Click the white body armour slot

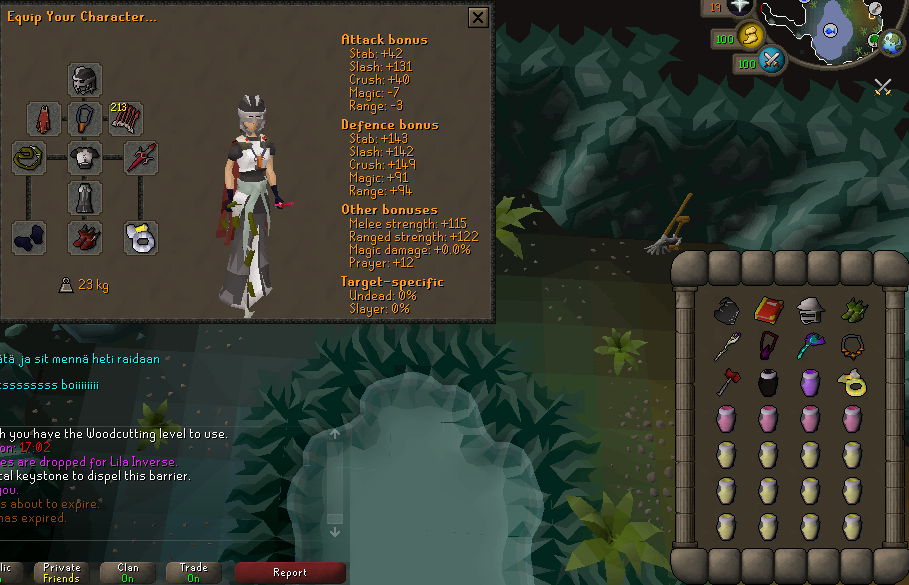[85, 158]
